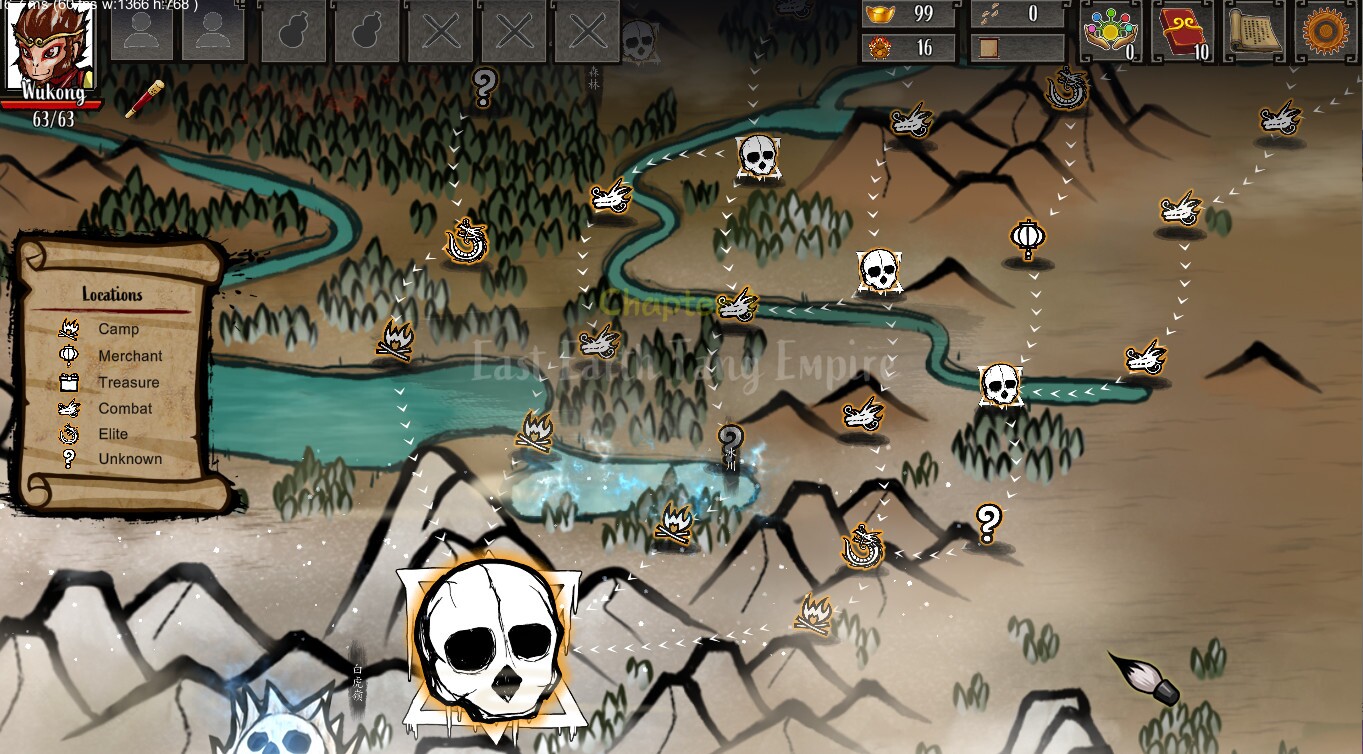This screenshot has height=754, width=1363.
Task: Click the question mark Unknown location on mountains
Action: click(x=988, y=521)
